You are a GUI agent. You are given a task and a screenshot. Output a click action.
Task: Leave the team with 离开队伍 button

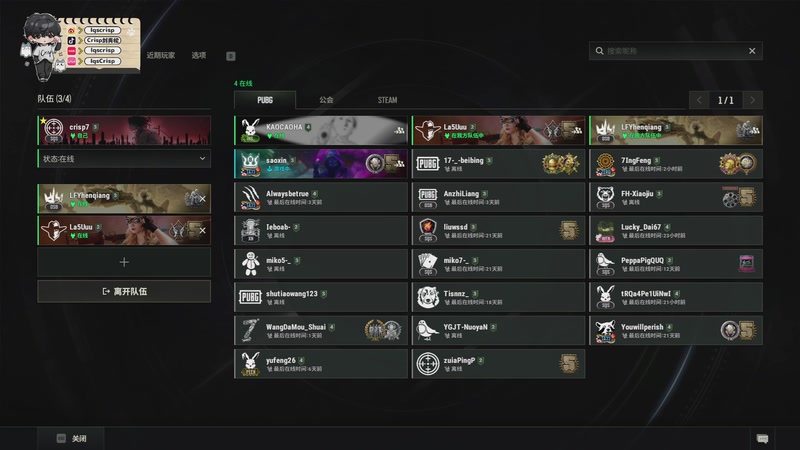124,291
